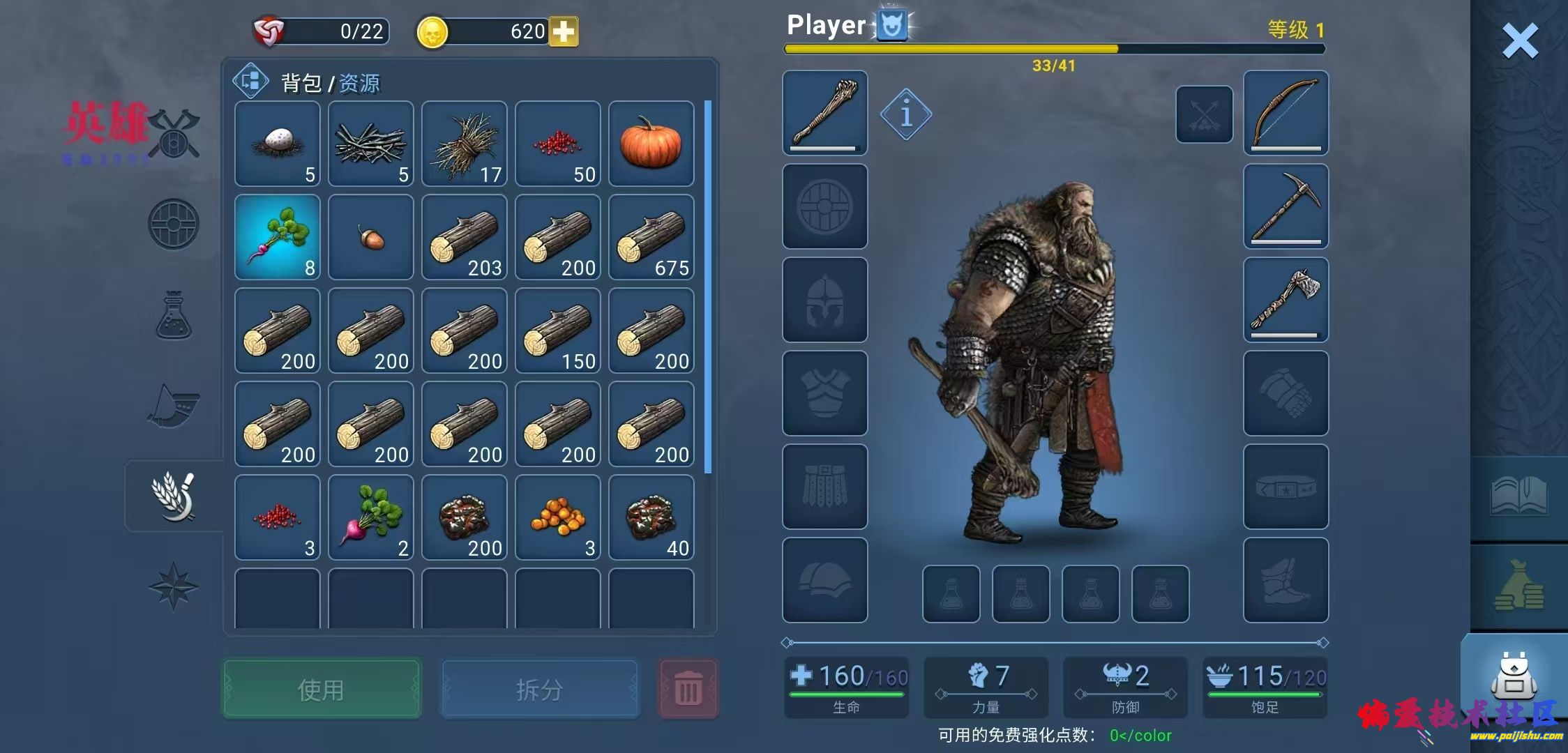Open the book journal side tab

(1518, 496)
